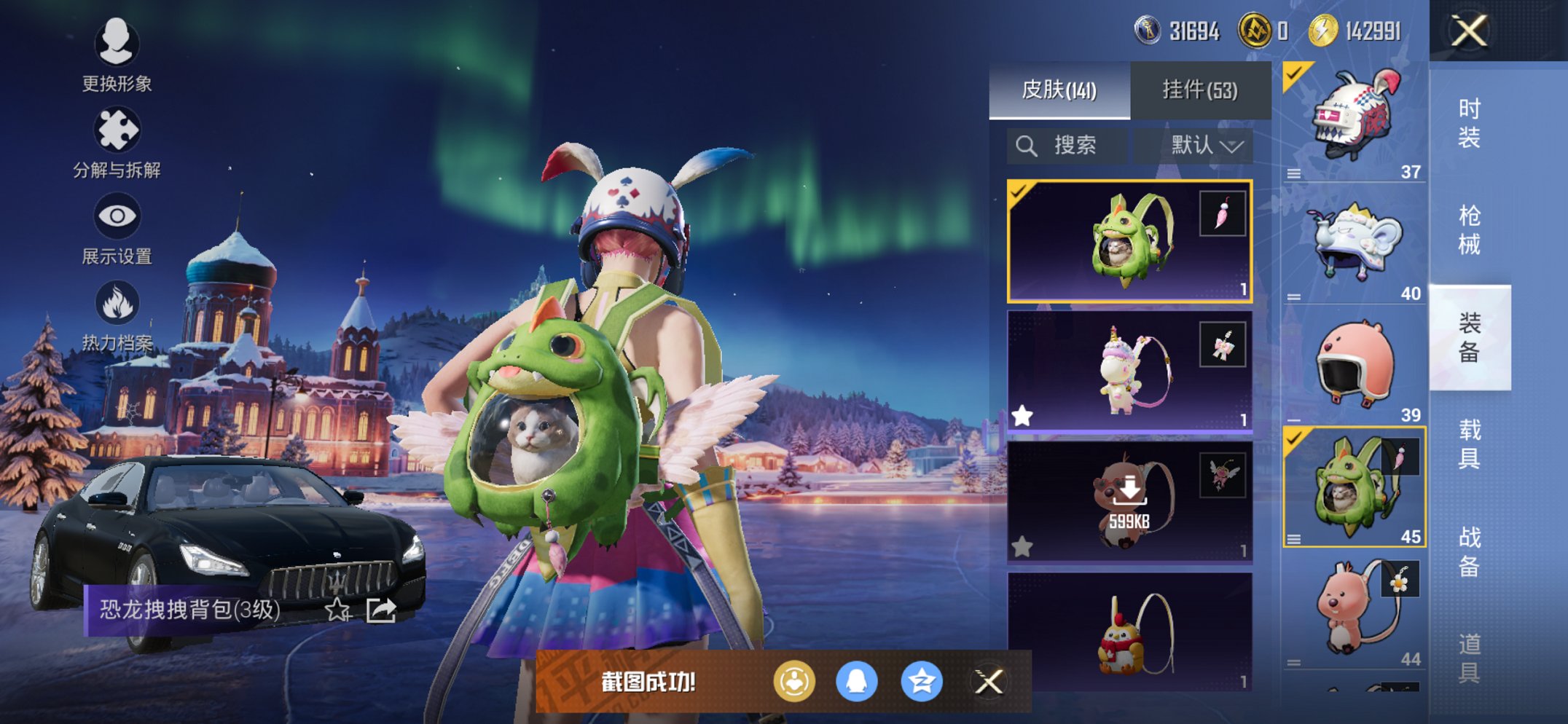1568x724 pixels.
Task: Click the search magnifier icon
Action: pos(1027,145)
